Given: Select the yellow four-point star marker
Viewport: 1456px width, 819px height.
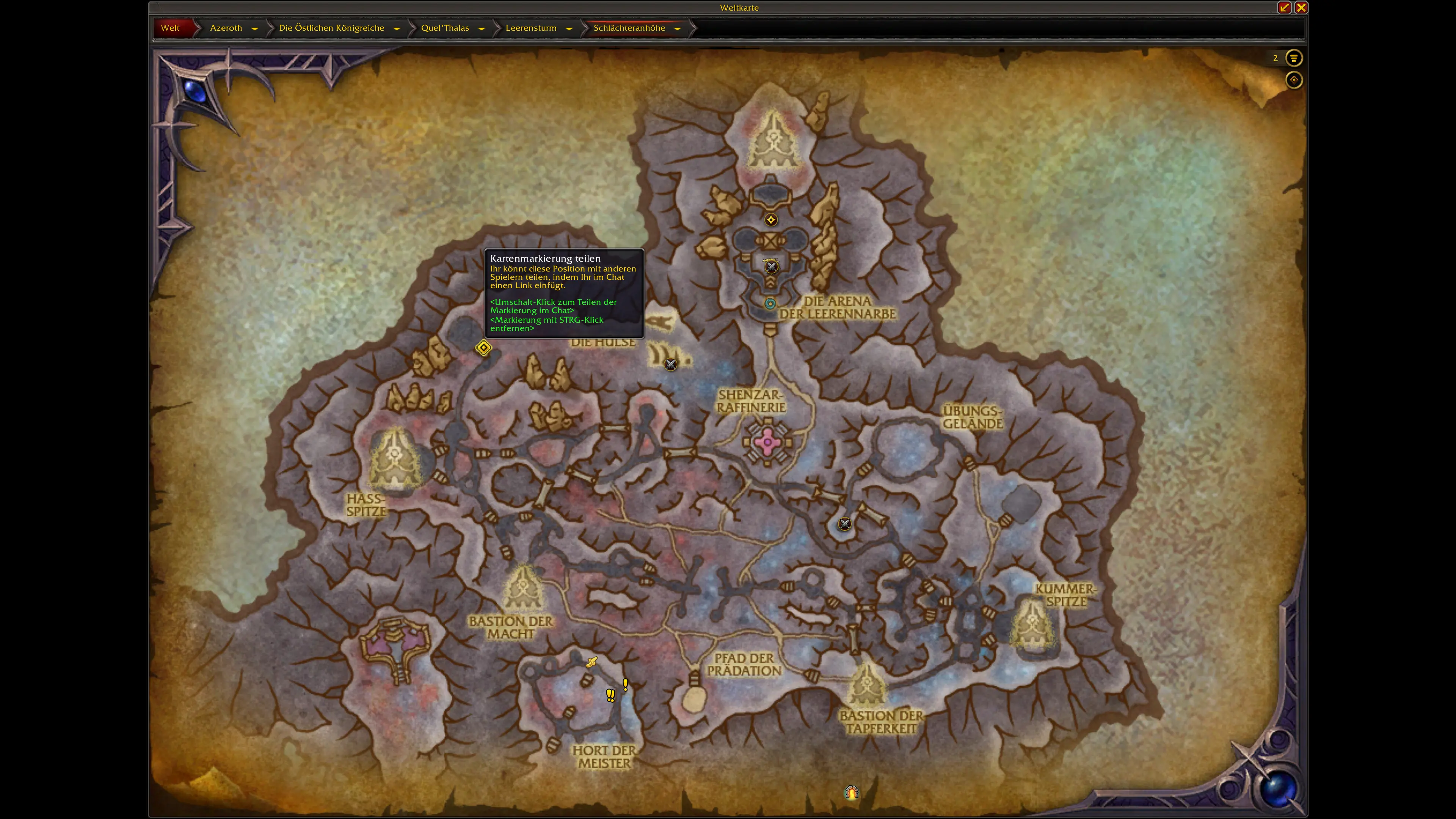Looking at the screenshot, I should point(771,220).
